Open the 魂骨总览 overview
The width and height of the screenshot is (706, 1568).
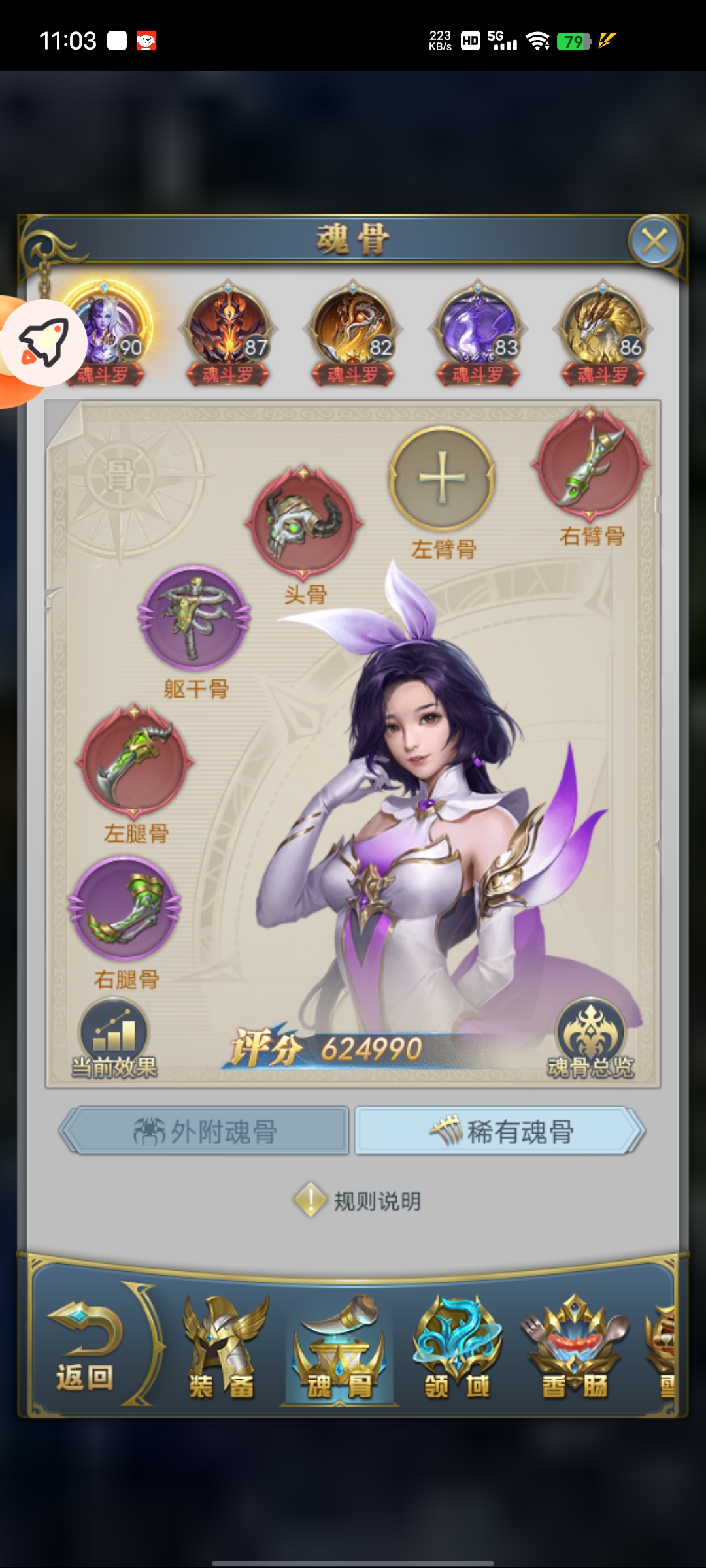click(x=590, y=1040)
